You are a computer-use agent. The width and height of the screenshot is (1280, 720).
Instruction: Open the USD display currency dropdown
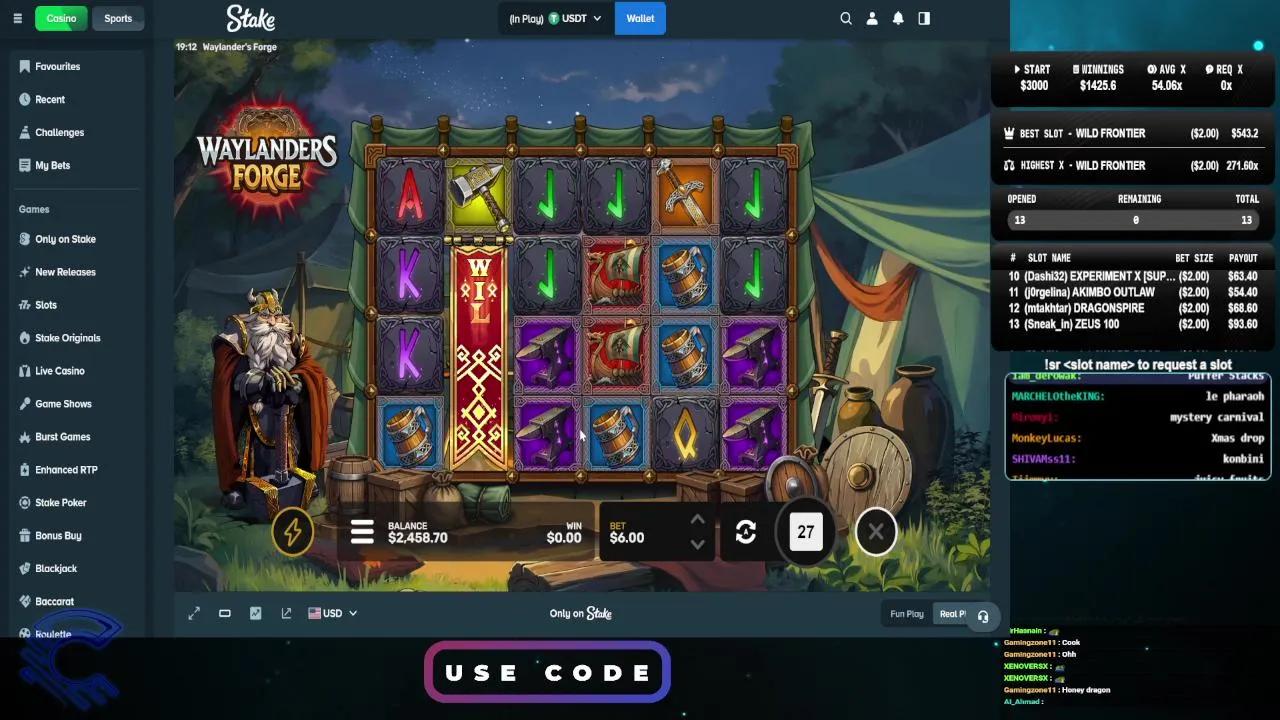click(333, 613)
